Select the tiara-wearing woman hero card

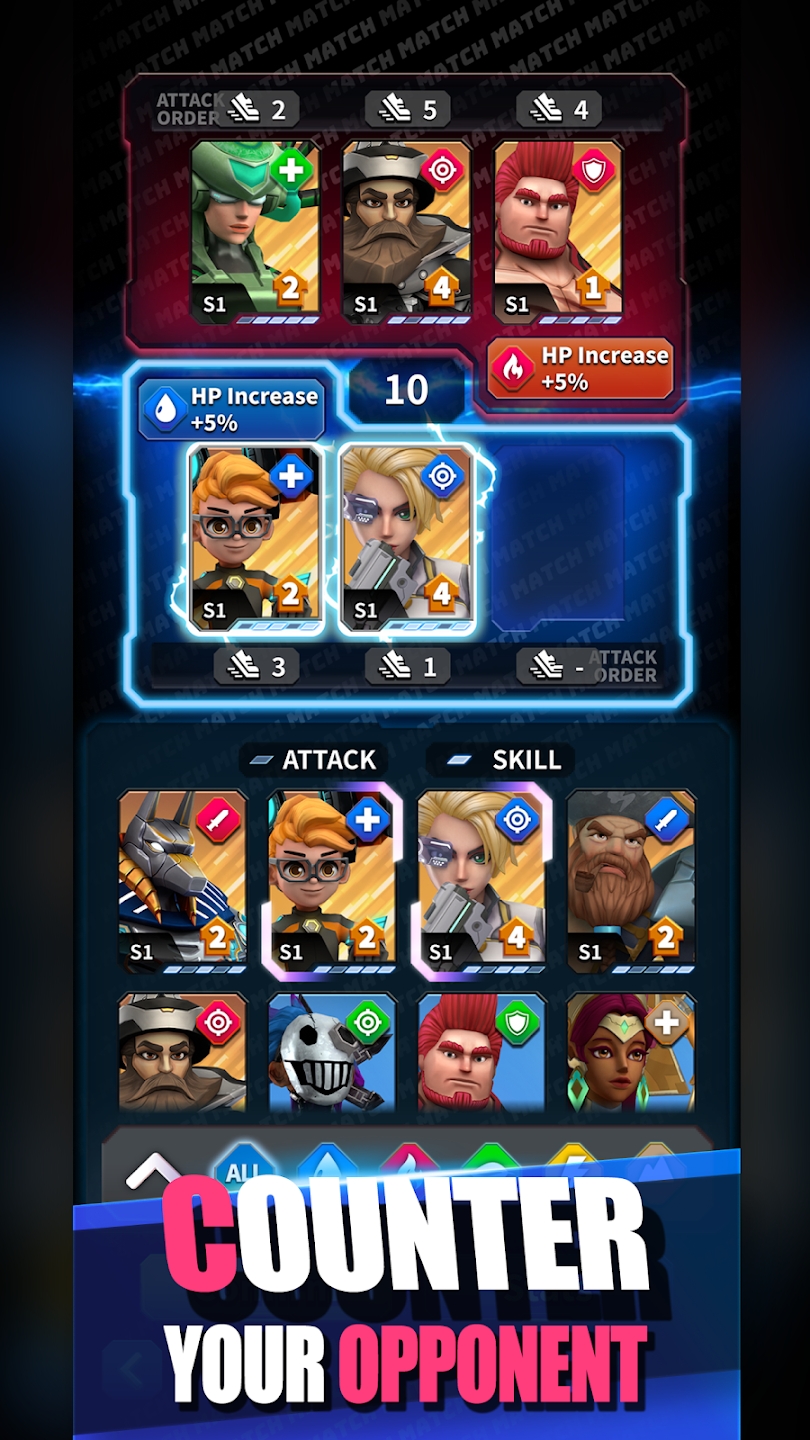pyautogui.click(x=631, y=1052)
